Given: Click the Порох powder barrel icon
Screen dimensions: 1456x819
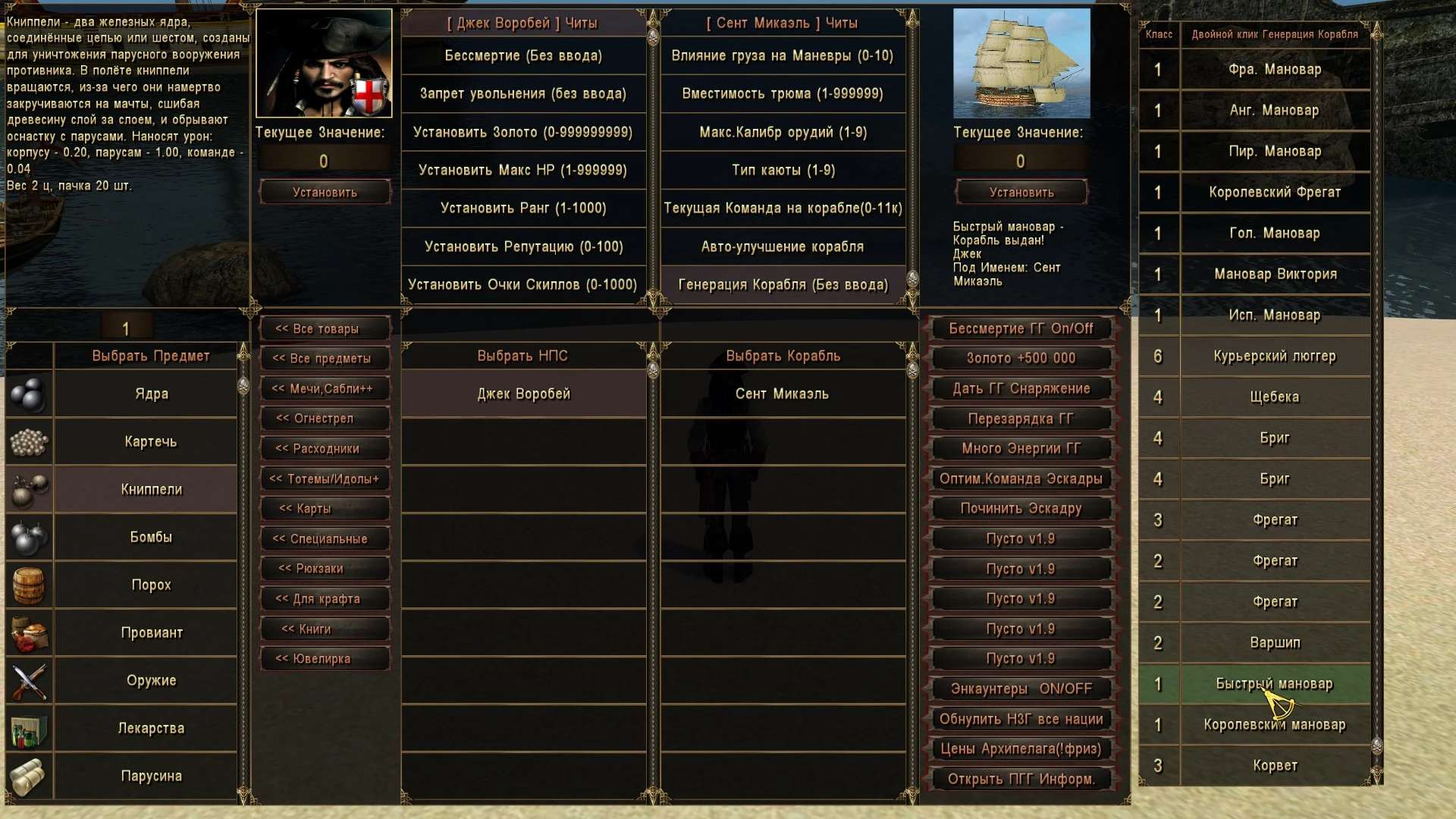Looking at the screenshot, I should click(30, 585).
